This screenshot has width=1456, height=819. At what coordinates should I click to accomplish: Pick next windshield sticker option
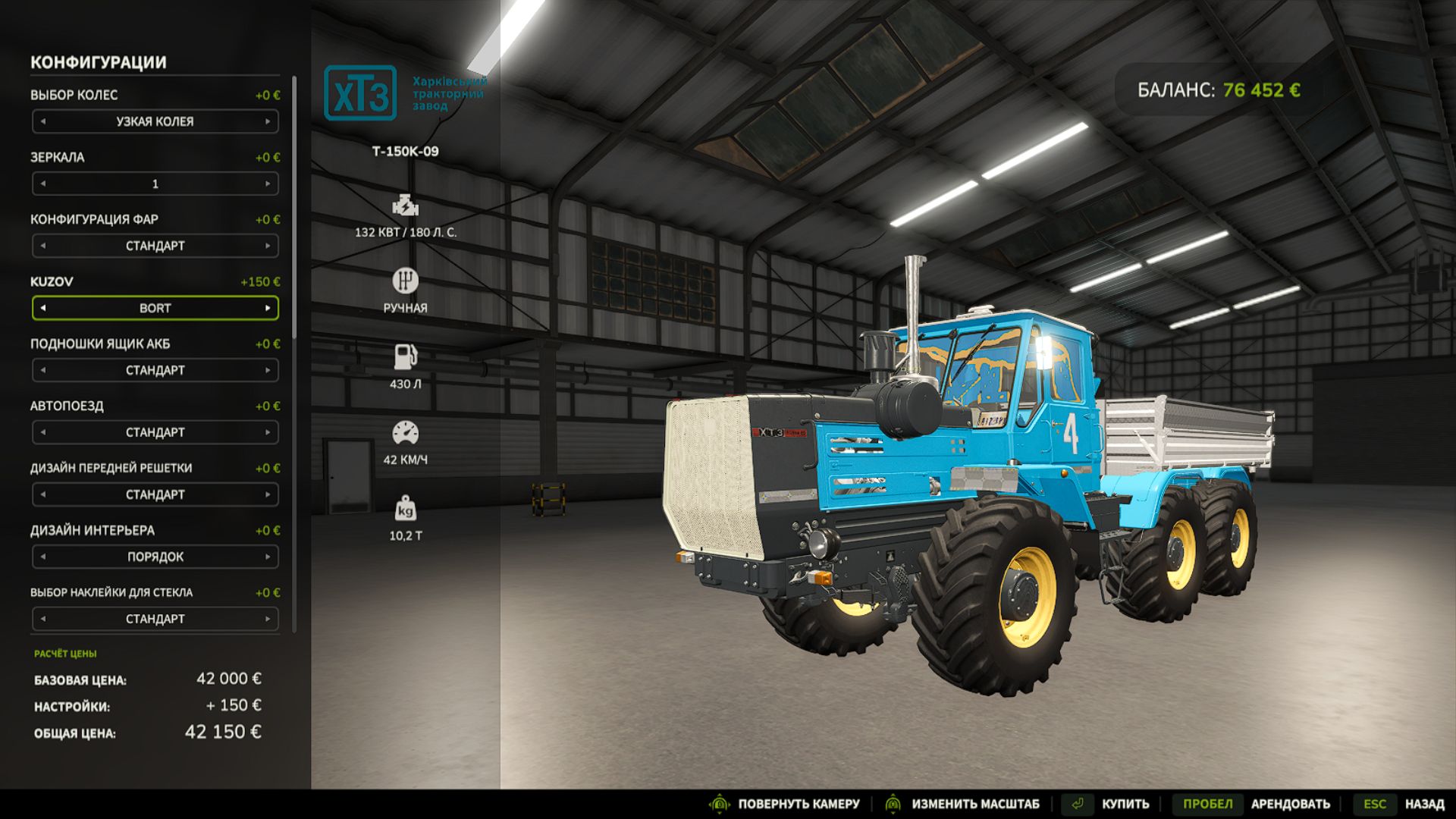[x=267, y=618]
